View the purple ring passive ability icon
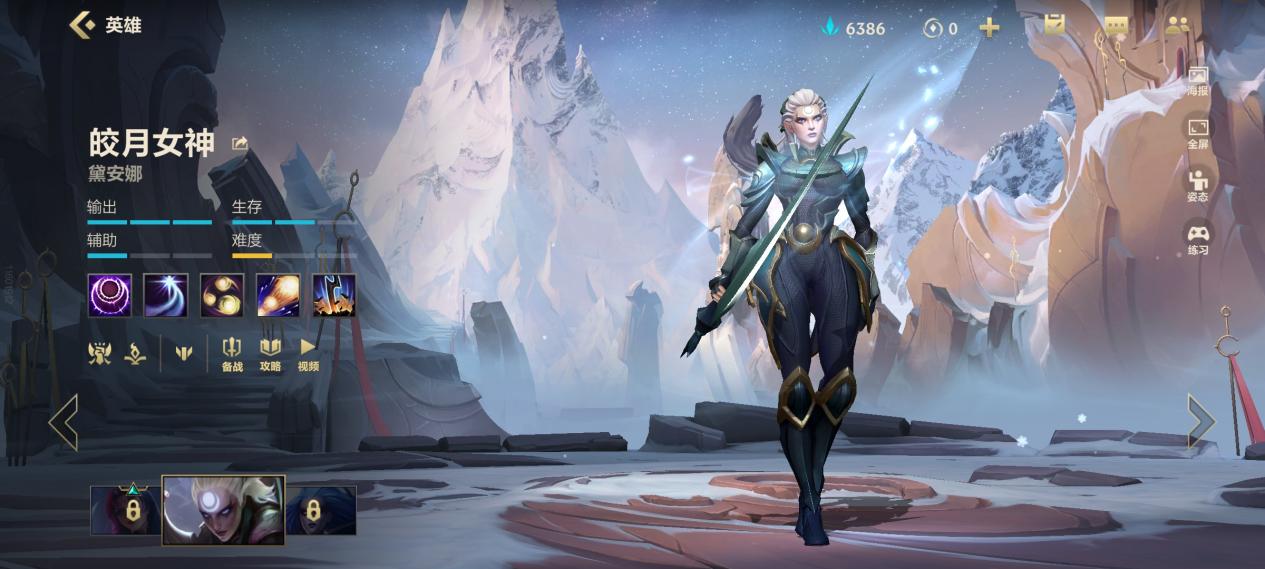 point(109,295)
